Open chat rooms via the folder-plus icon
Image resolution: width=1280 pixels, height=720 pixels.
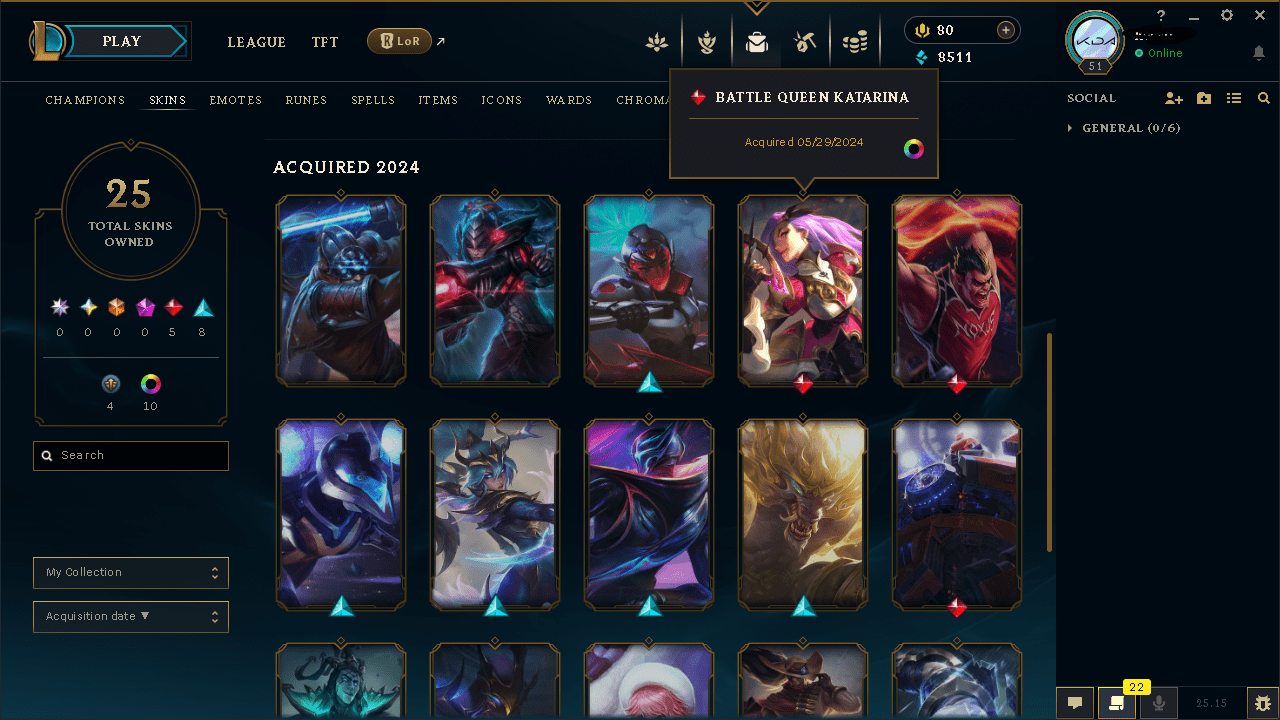point(1204,98)
